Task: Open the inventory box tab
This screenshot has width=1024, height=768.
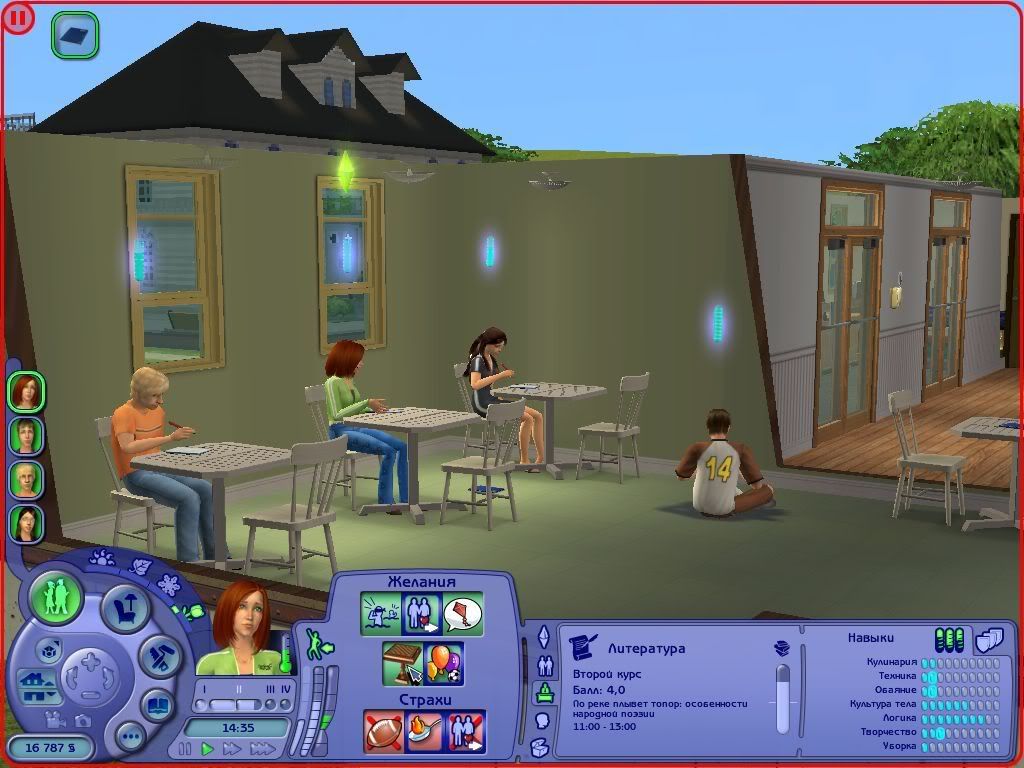Action: (x=540, y=747)
